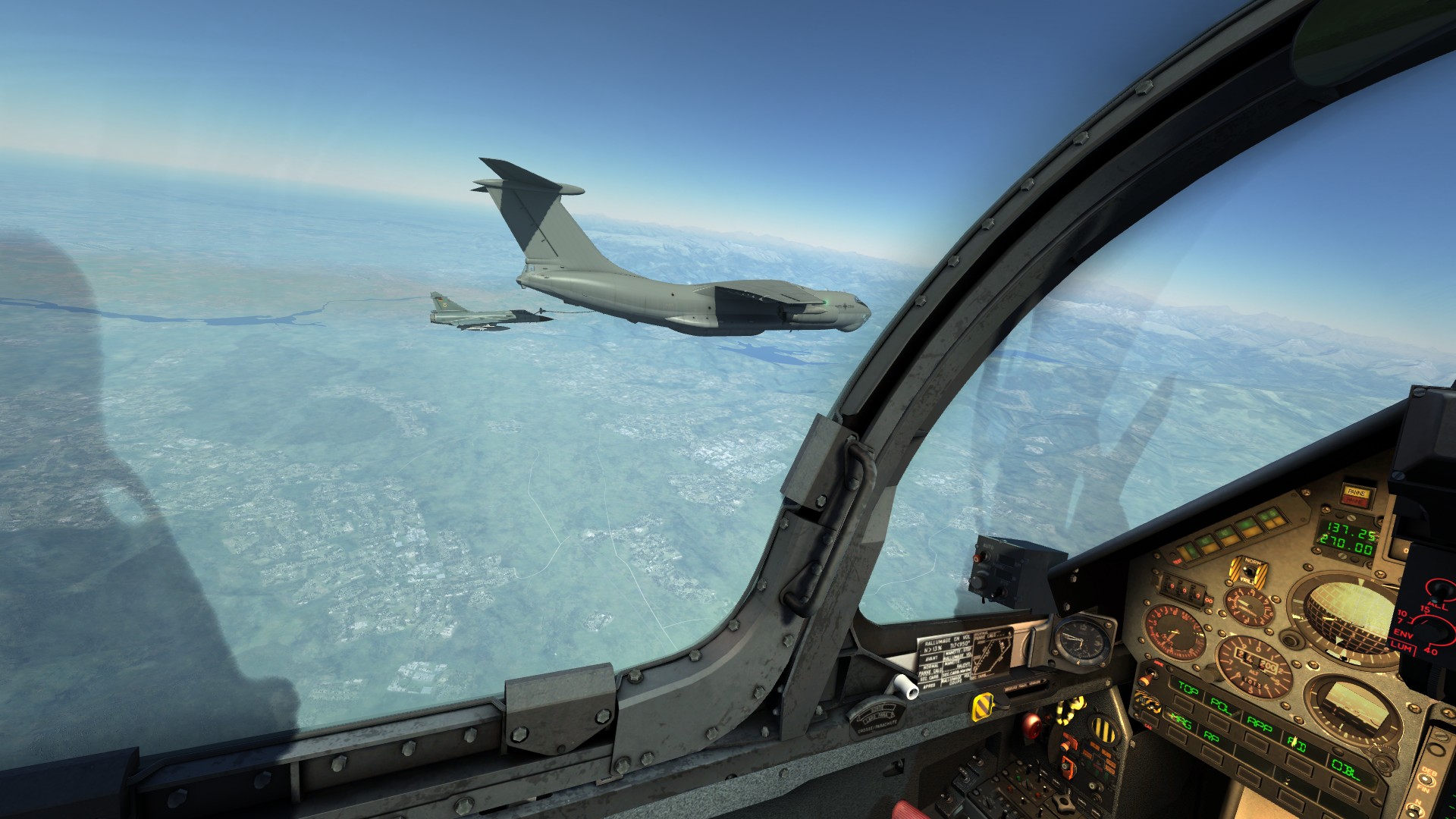This screenshot has width=1456, height=819.
Task: Activate the APP mode button
Action: coord(1259,725)
